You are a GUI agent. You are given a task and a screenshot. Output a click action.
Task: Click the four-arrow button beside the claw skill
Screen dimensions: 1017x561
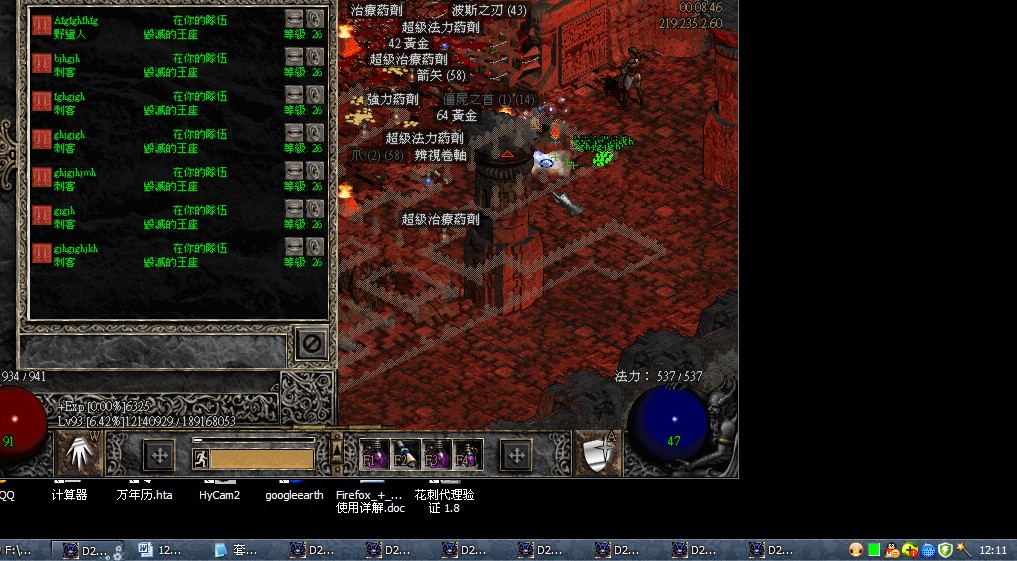158,456
